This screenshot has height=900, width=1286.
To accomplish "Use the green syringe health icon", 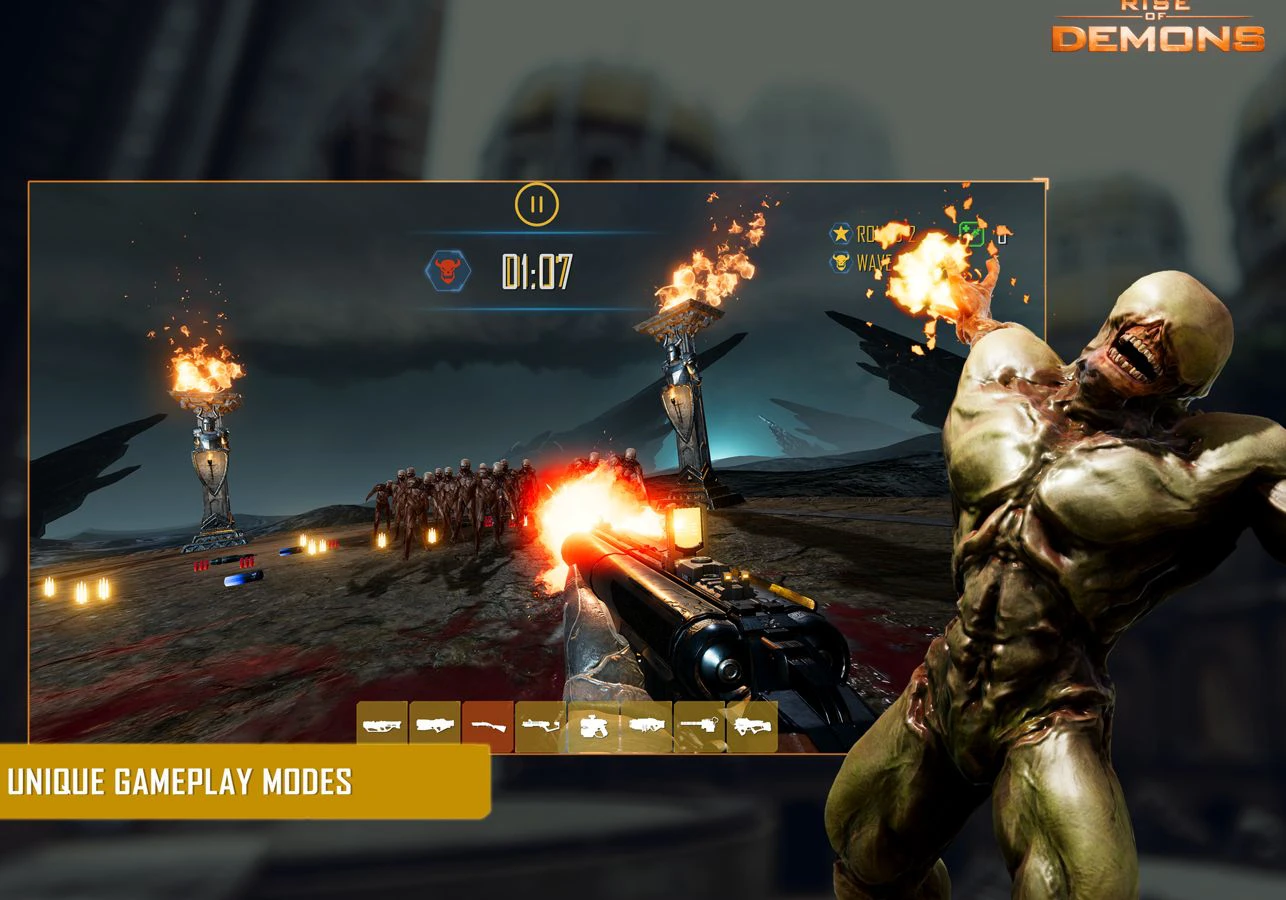I will pos(971,233).
